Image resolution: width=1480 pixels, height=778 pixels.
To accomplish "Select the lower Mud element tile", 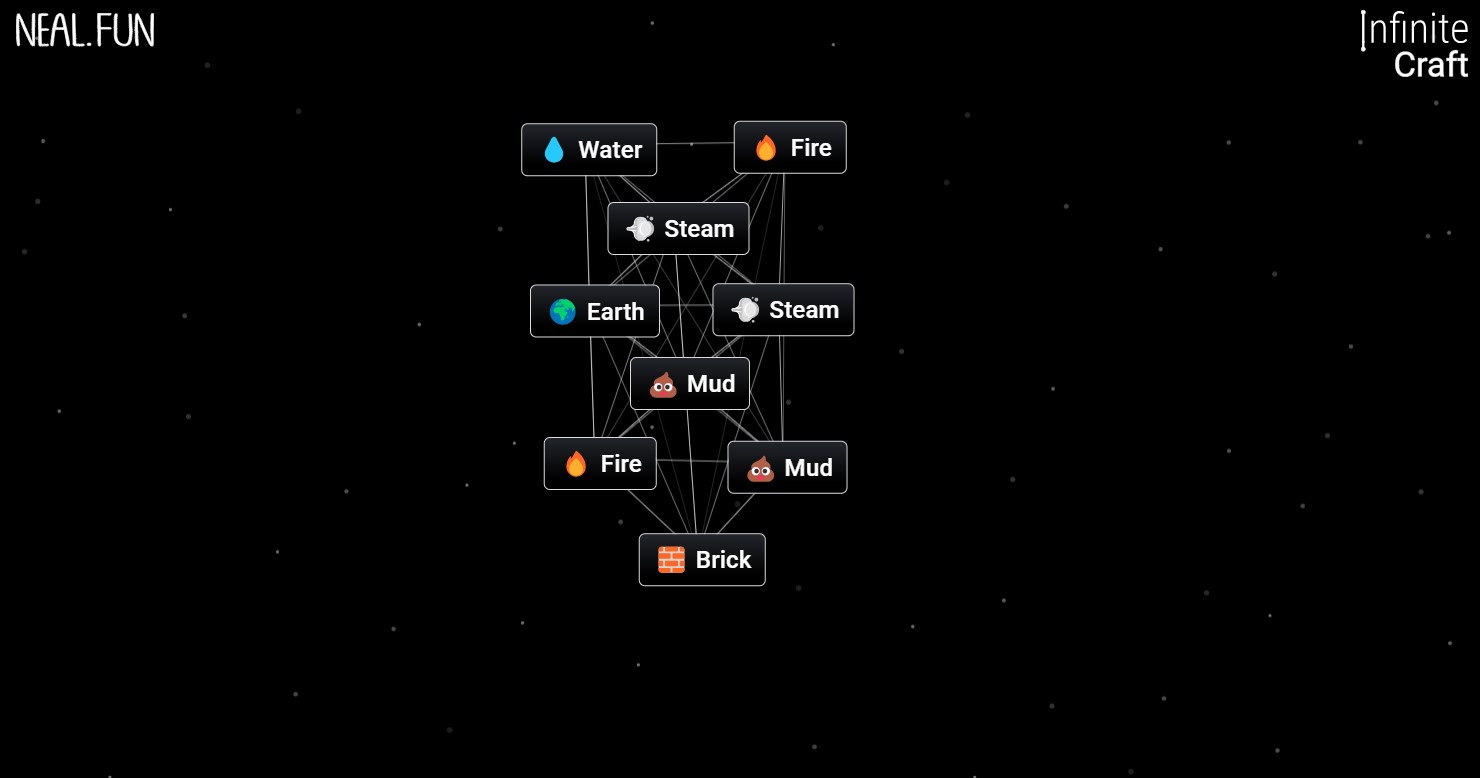I will [787, 467].
